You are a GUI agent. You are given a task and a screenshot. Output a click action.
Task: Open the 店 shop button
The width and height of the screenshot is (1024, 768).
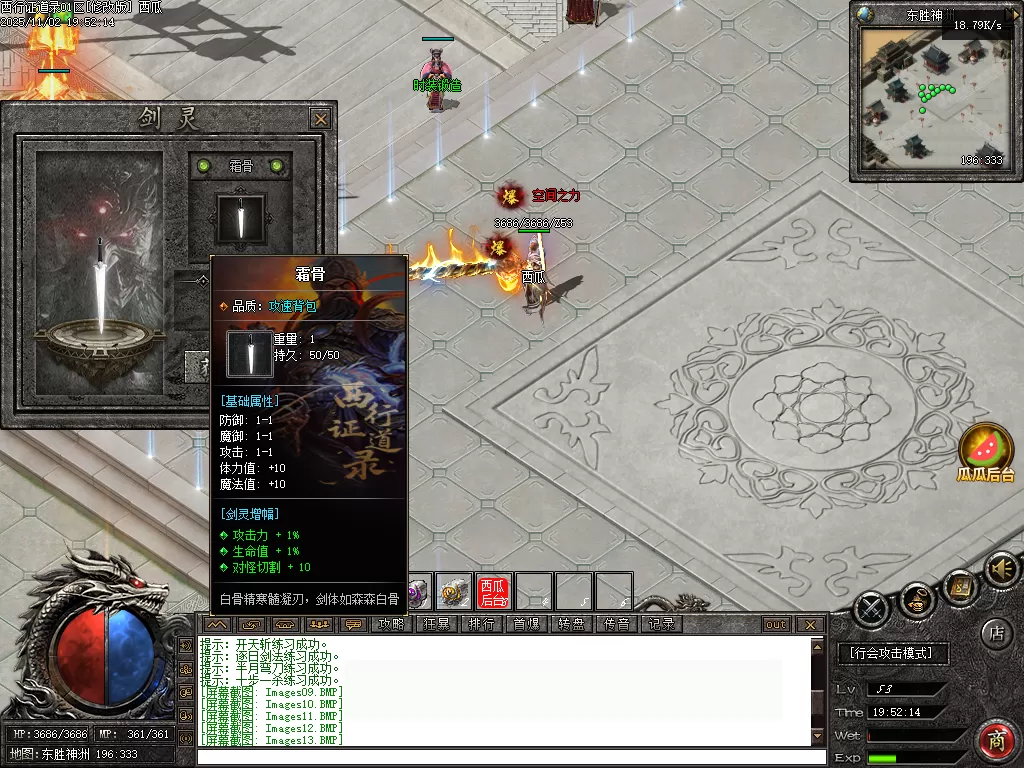[996, 632]
